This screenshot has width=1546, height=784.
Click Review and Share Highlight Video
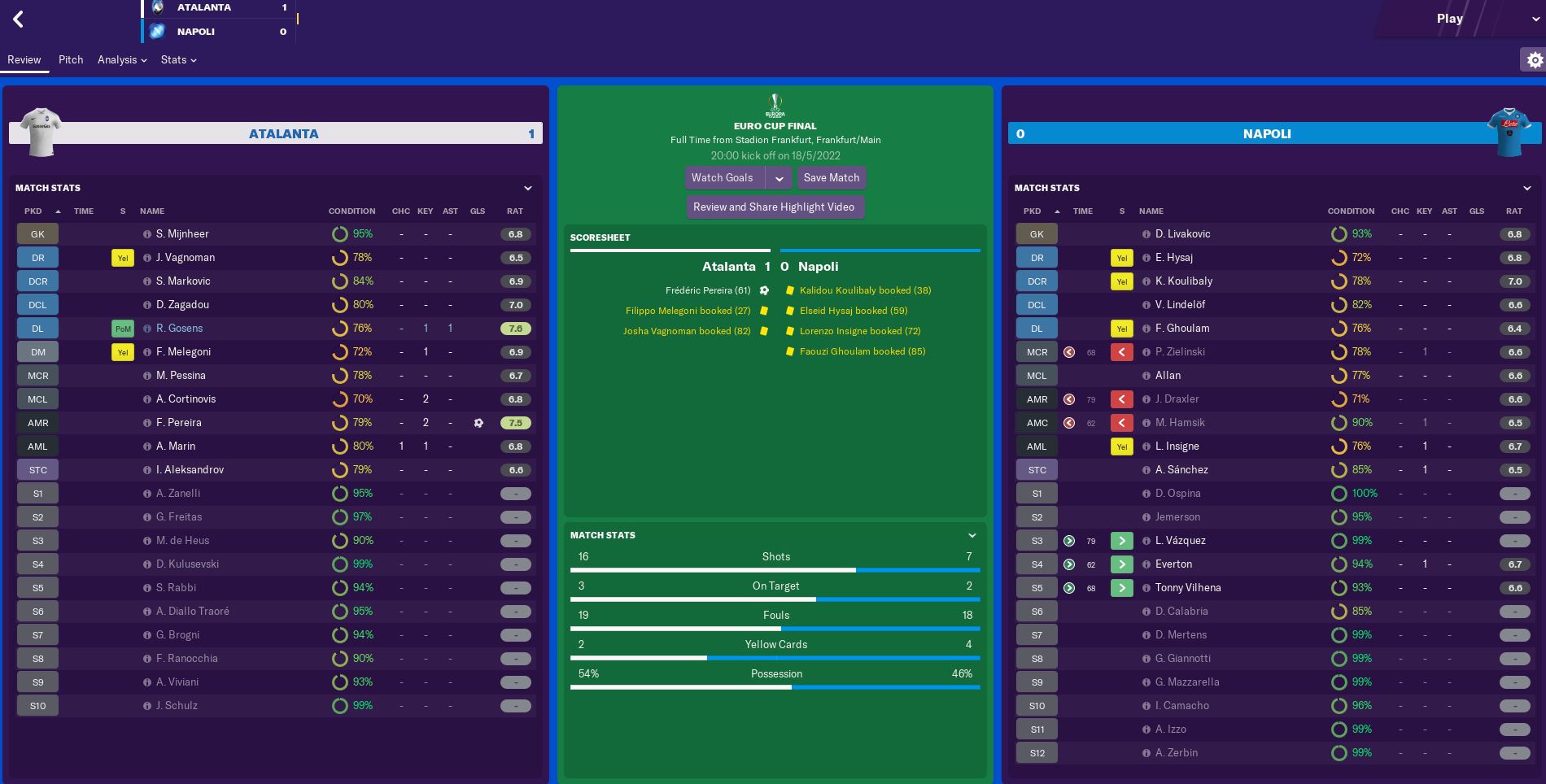coord(775,207)
